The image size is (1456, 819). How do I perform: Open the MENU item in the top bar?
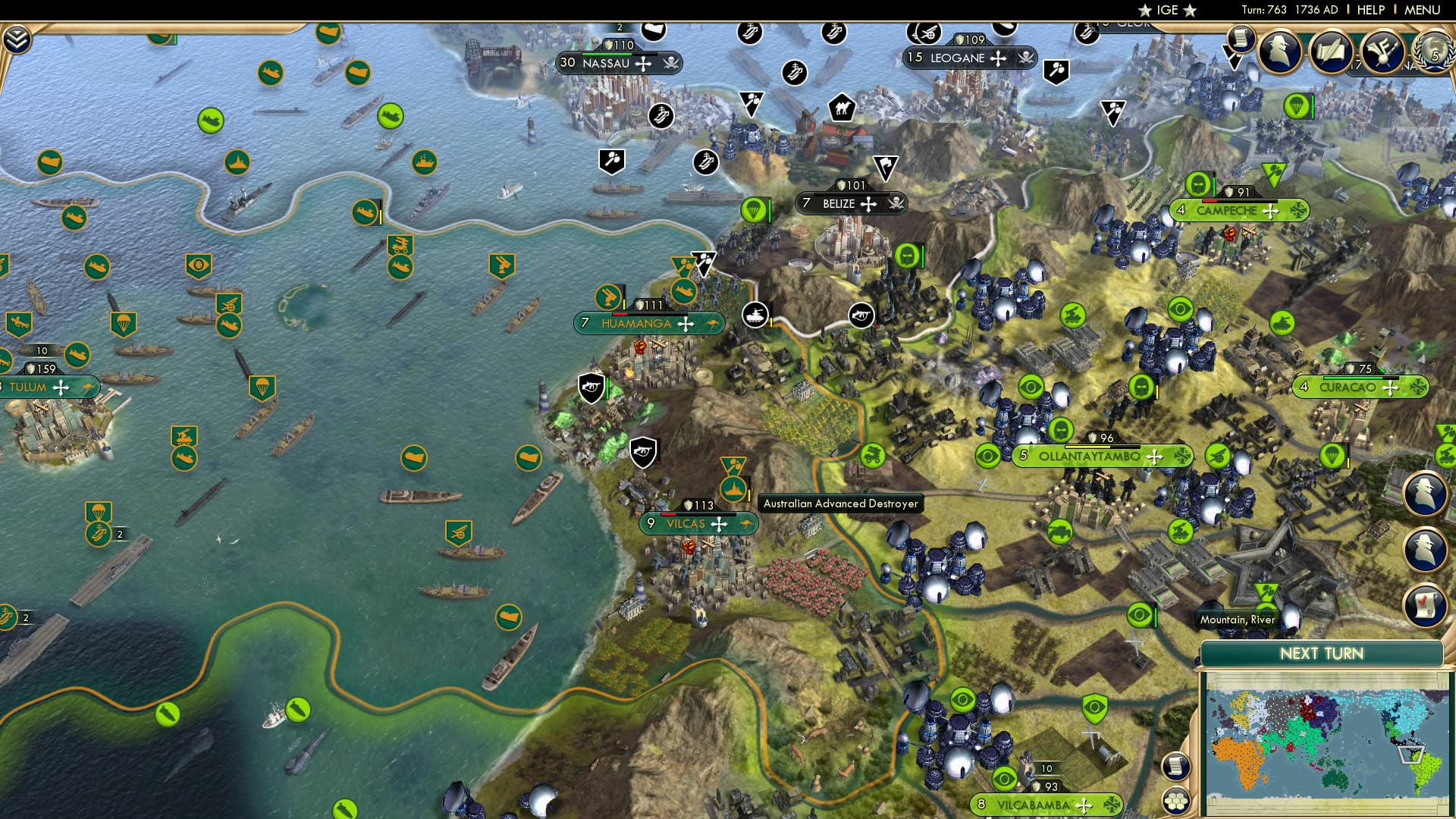pos(1421,10)
